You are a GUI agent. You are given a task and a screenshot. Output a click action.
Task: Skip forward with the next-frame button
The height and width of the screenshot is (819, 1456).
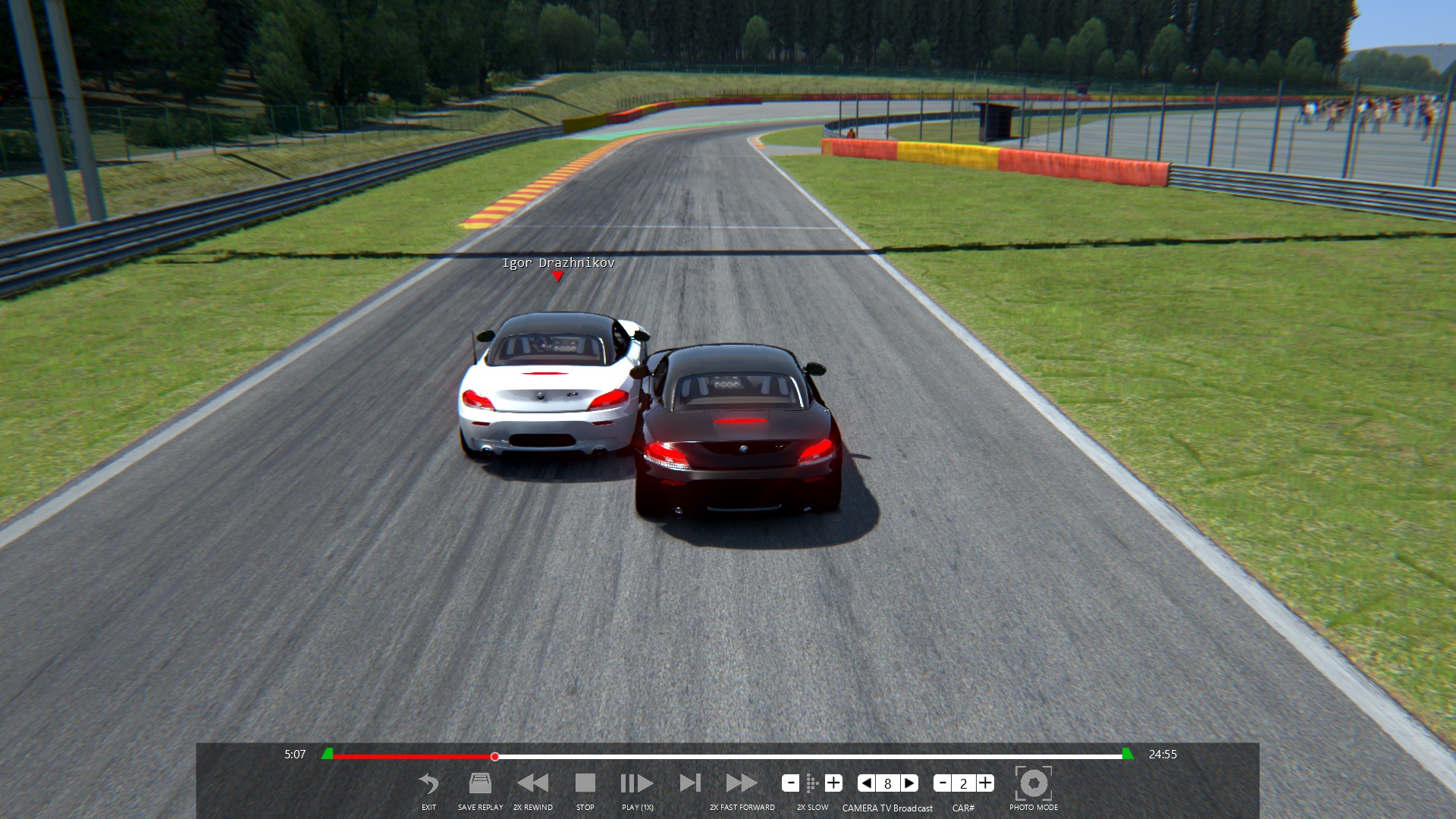point(690,784)
